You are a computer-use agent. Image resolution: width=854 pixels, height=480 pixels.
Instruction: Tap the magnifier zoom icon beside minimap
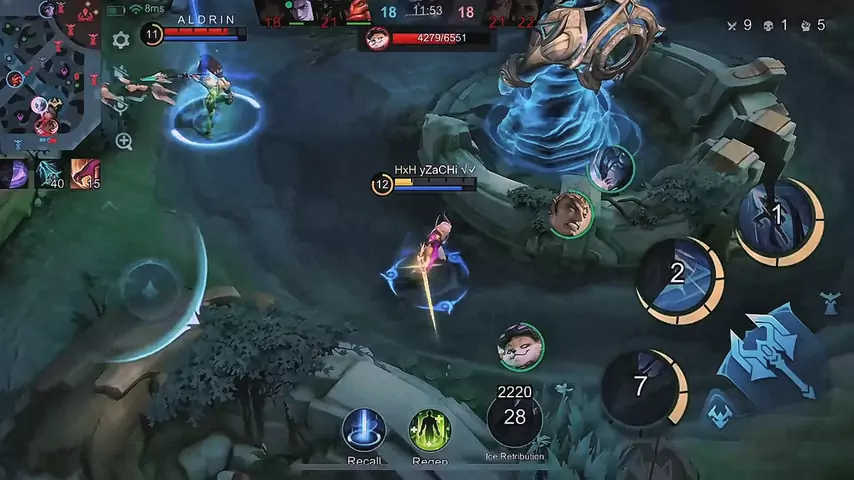[x=124, y=141]
